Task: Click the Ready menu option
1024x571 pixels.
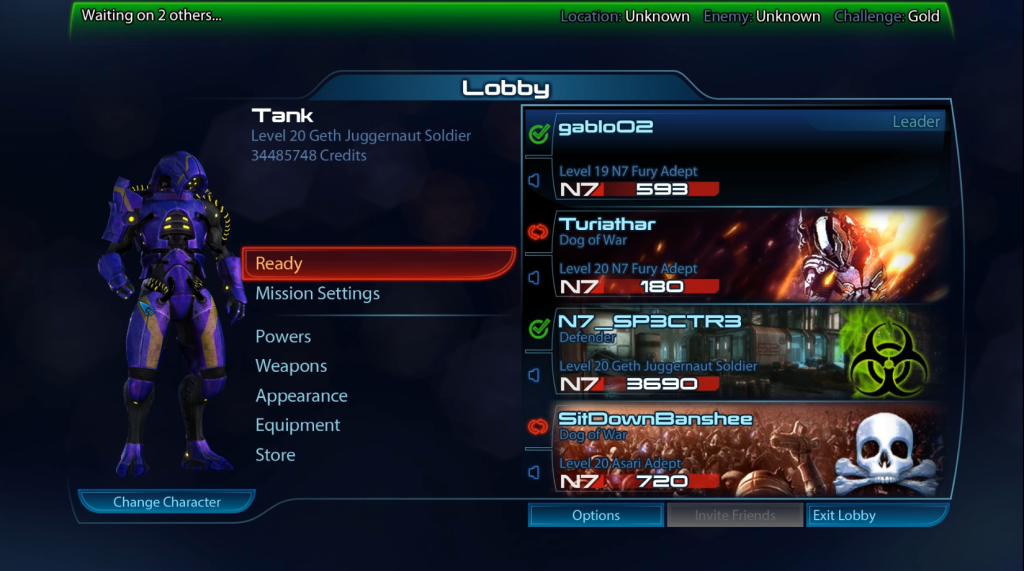Action: [378, 264]
